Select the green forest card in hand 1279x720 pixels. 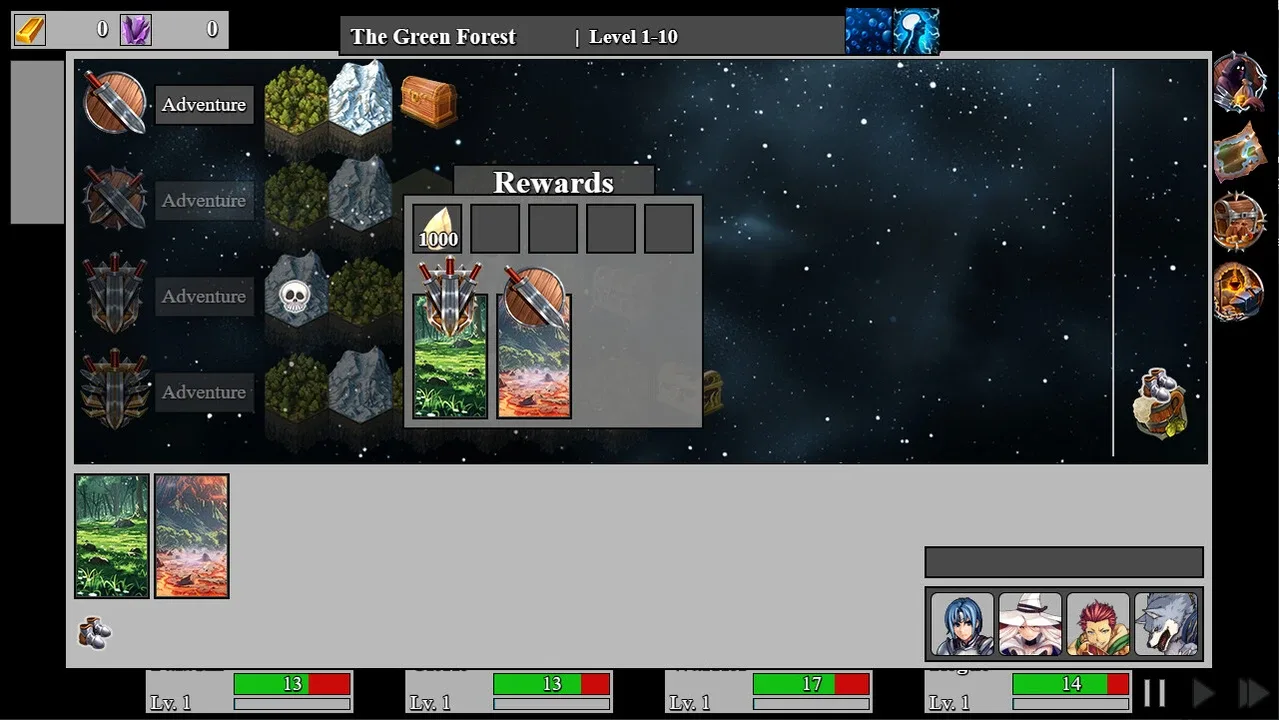pos(112,536)
